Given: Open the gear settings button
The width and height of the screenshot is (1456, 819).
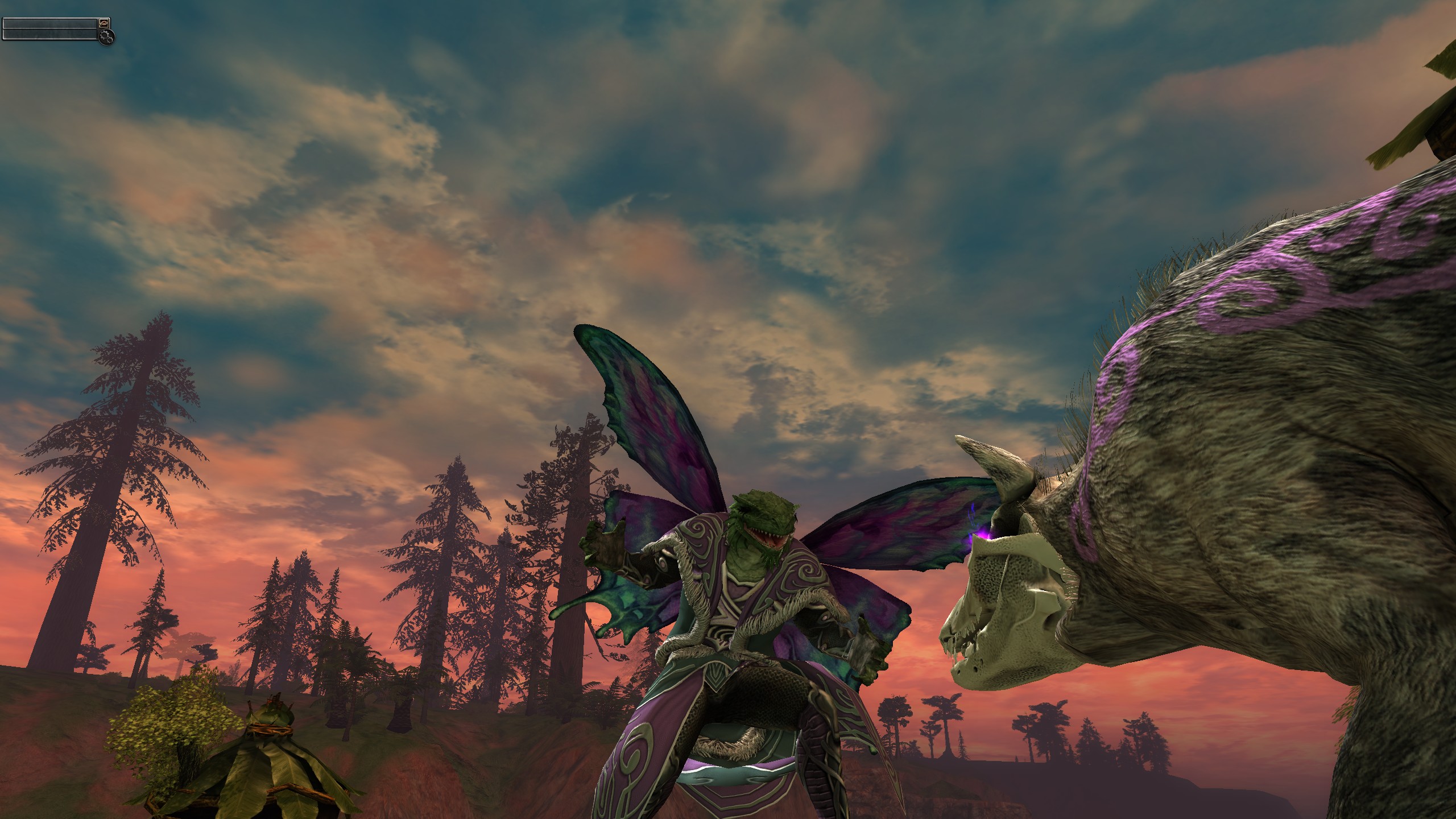Looking at the screenshot, I should [x=106, y=37].
